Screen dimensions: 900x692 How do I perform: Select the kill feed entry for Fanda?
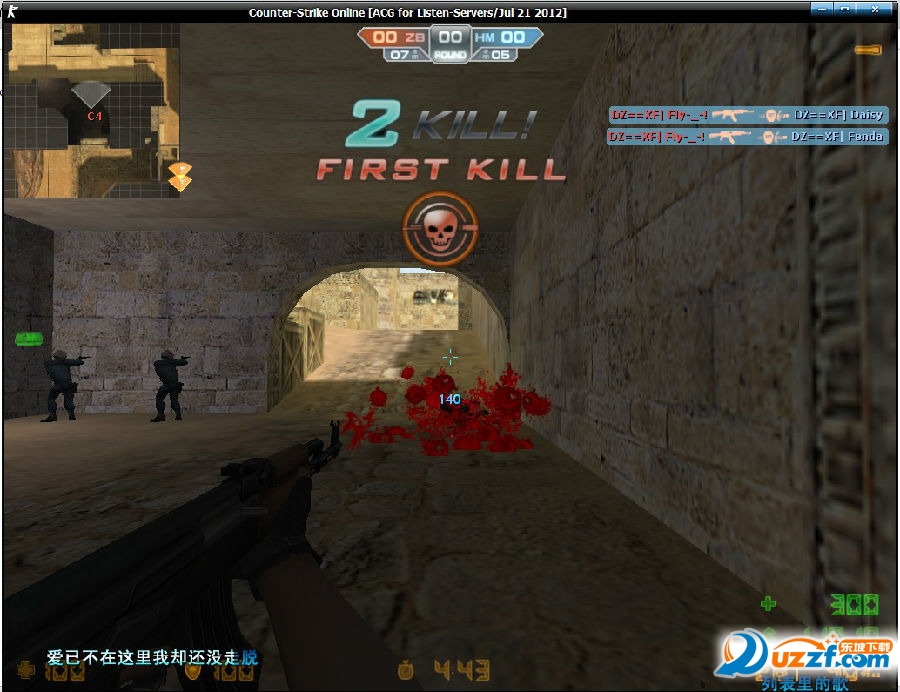click(747, 136)
